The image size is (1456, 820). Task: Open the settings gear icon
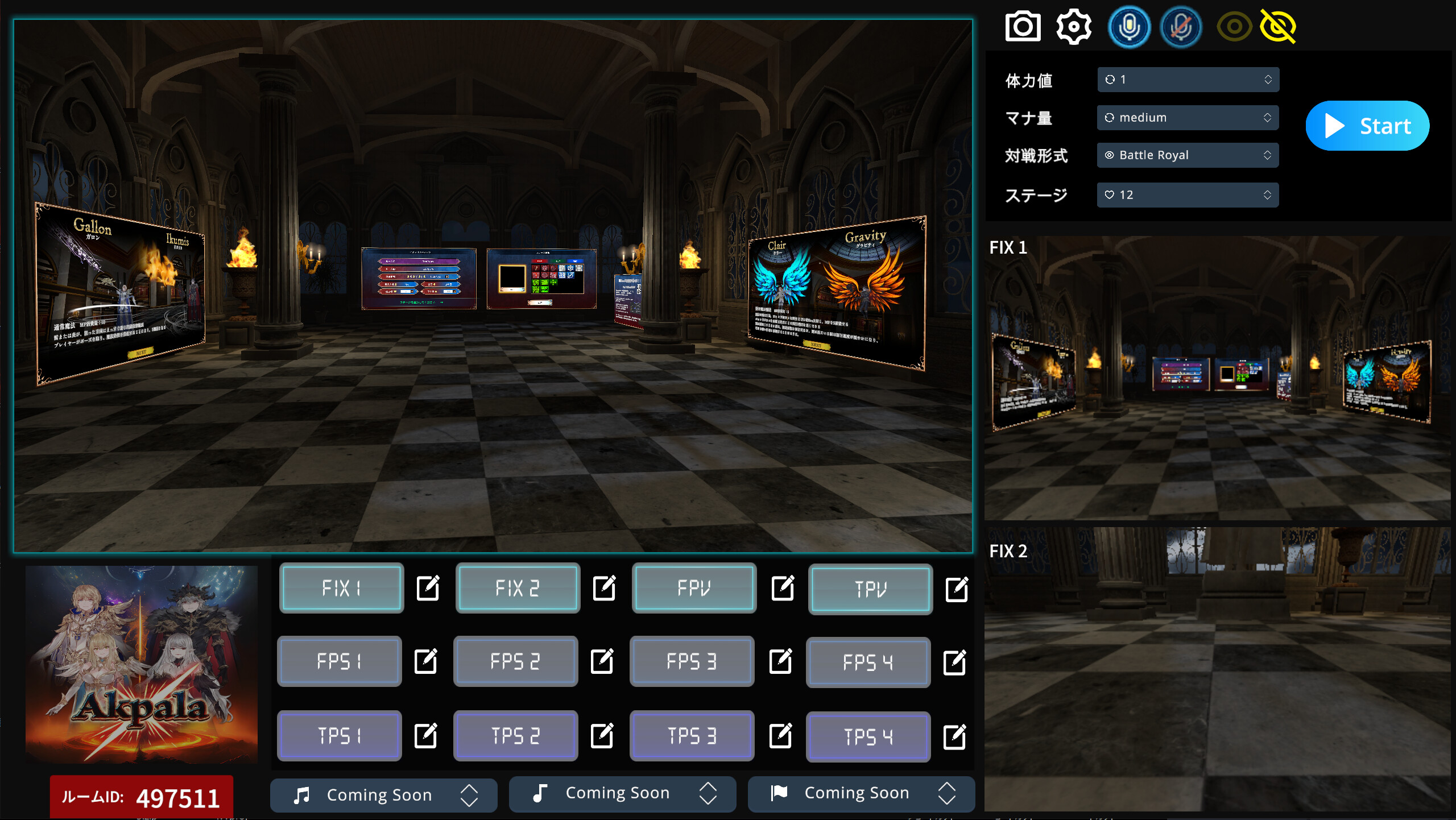pyautogui.click(x=1074, y=26)
